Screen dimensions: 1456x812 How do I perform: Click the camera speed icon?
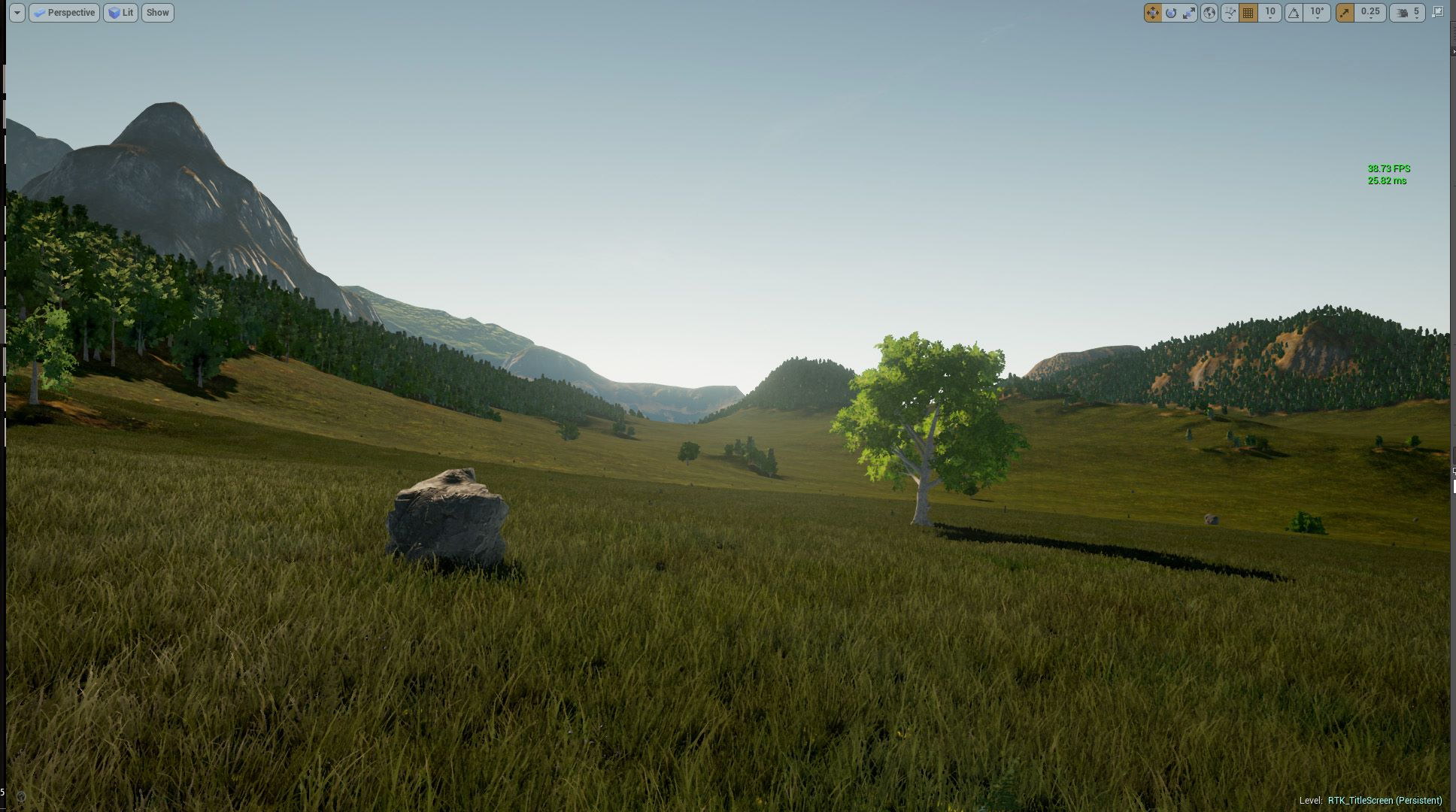1401,13
